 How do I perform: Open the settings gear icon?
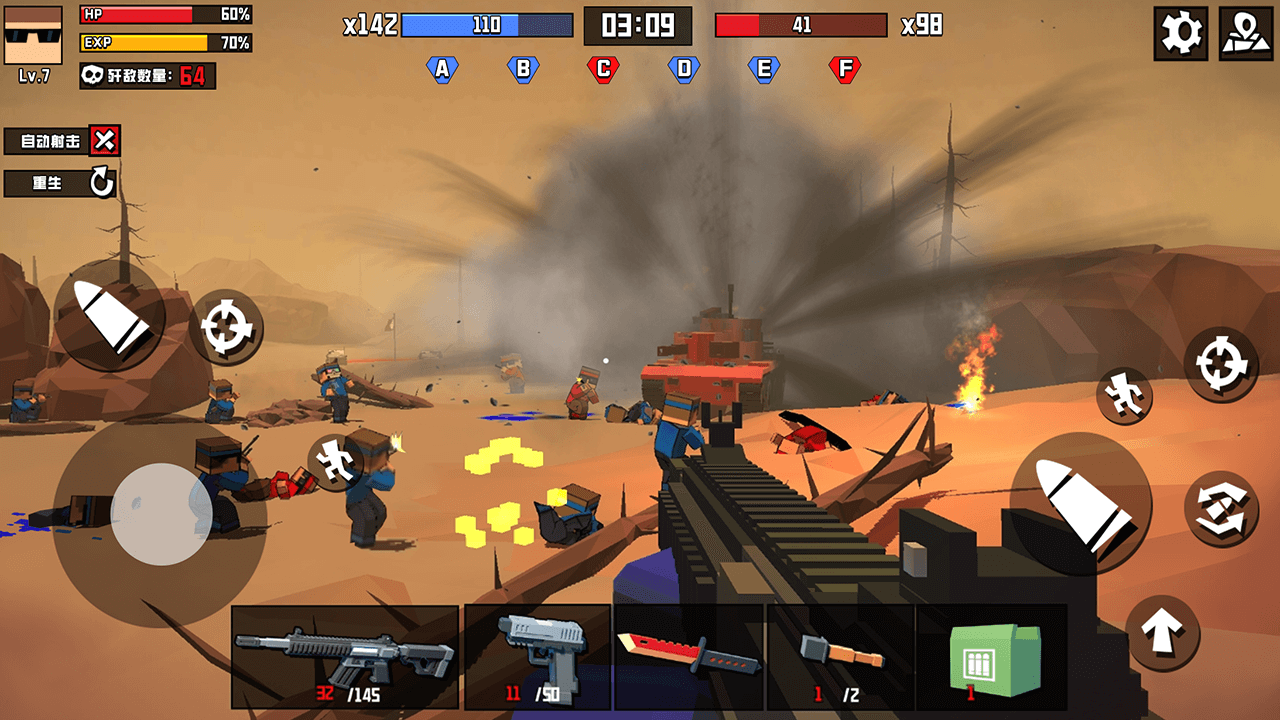(x=1179, y=31)
